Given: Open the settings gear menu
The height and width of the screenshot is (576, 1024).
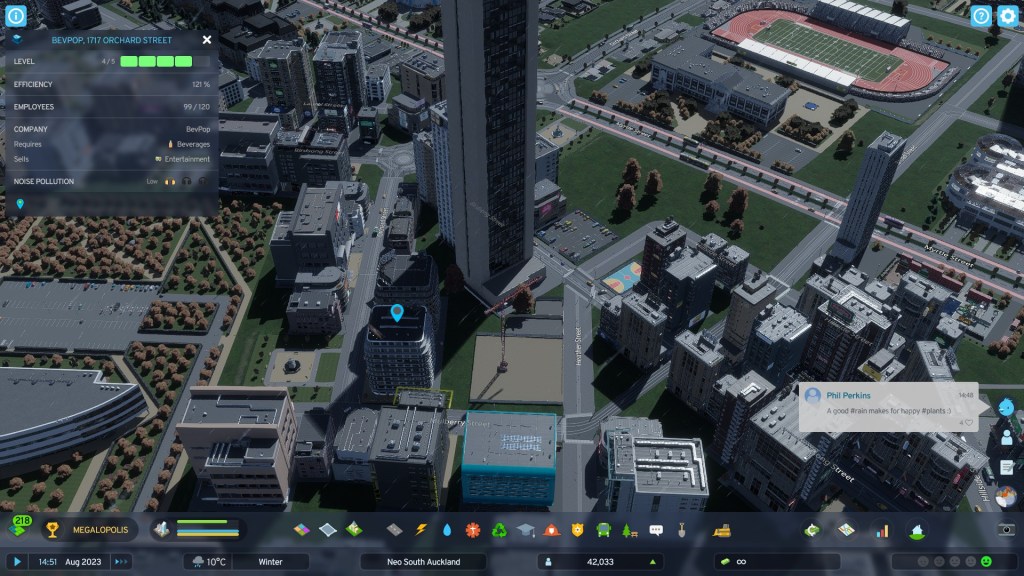Looking at the screenshot, I should [x=1007, y=16].
